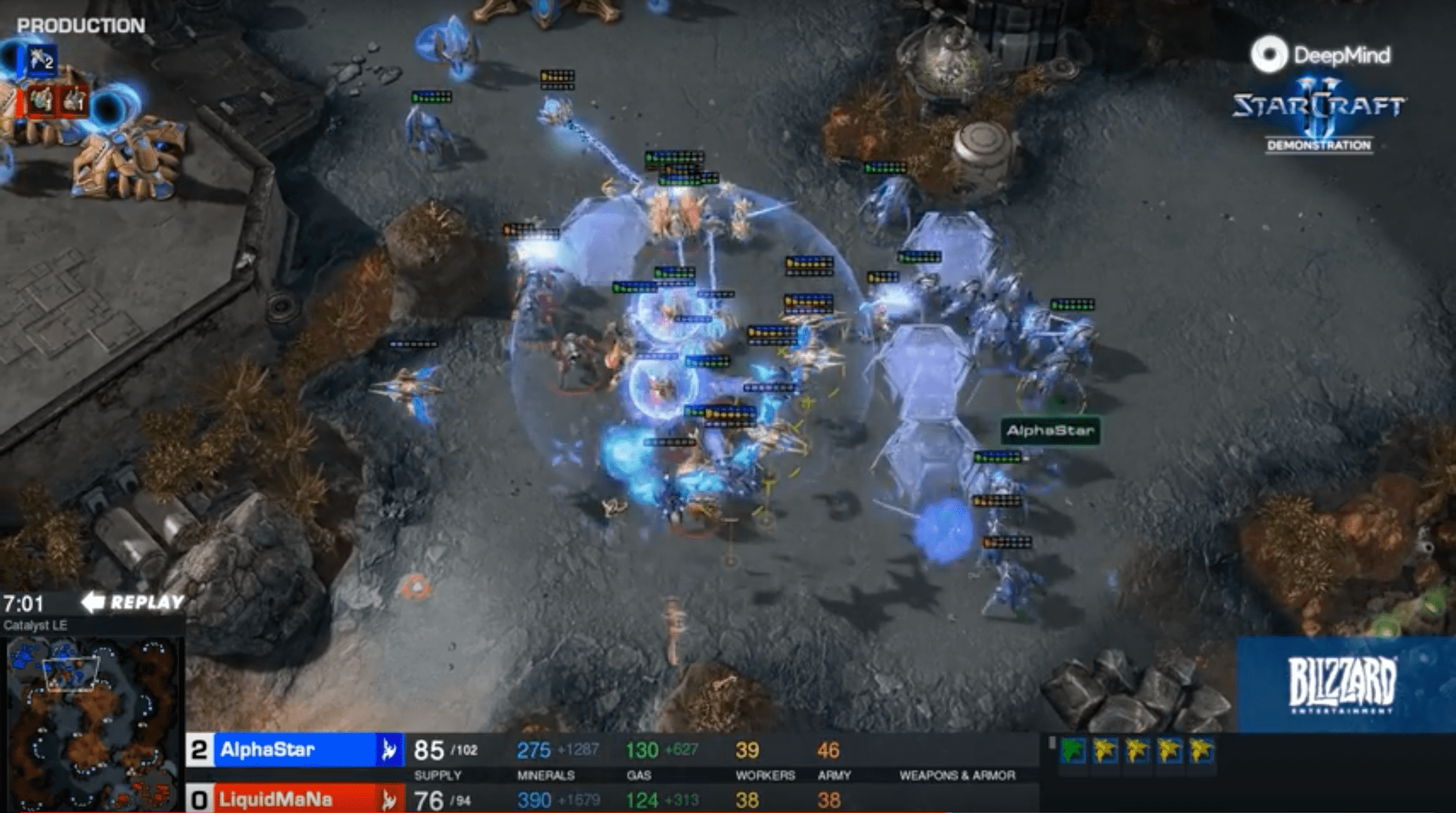Select the first yellow Phoenix unit icon
This screenshot has width=1456, height=813.
pos(1104,750)
